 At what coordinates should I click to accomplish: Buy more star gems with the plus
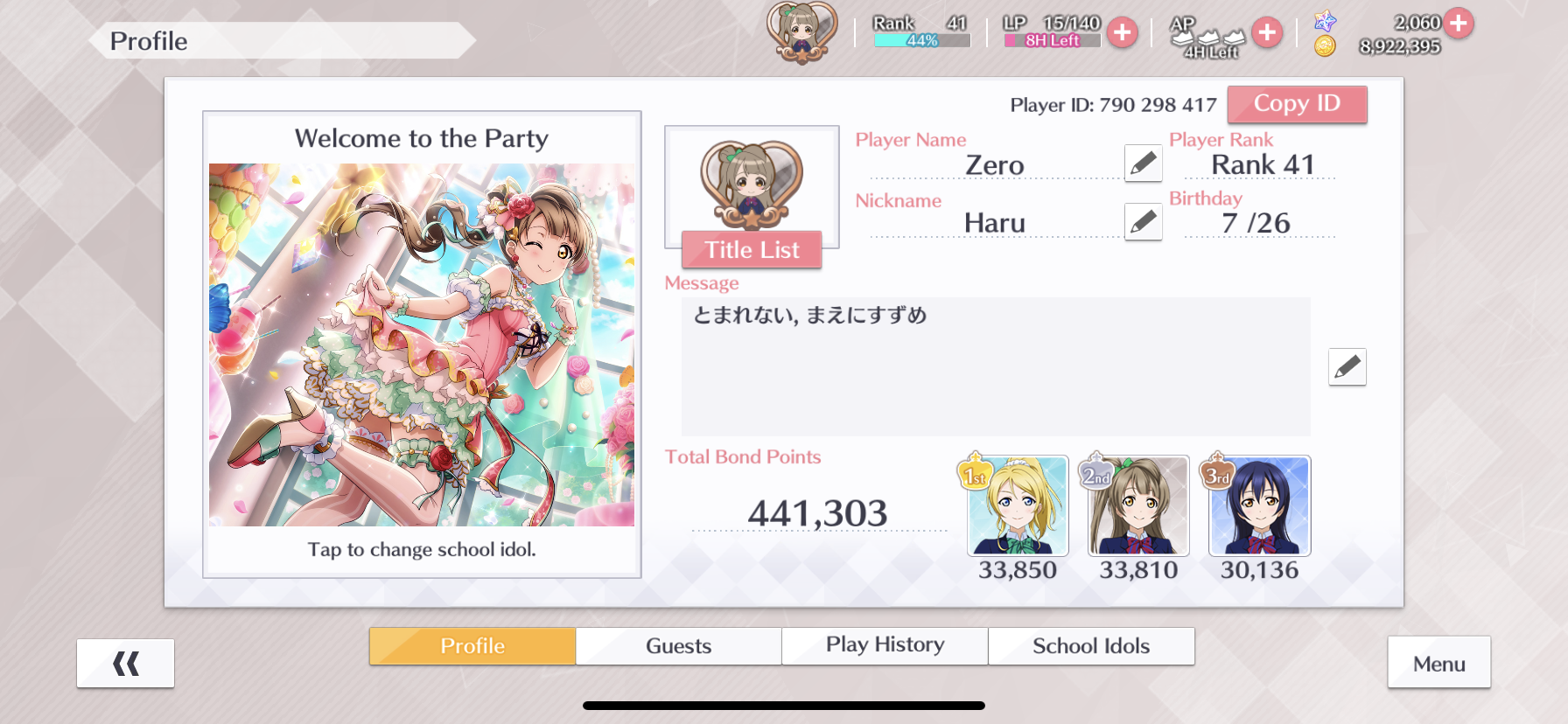tap(1458, 23)
